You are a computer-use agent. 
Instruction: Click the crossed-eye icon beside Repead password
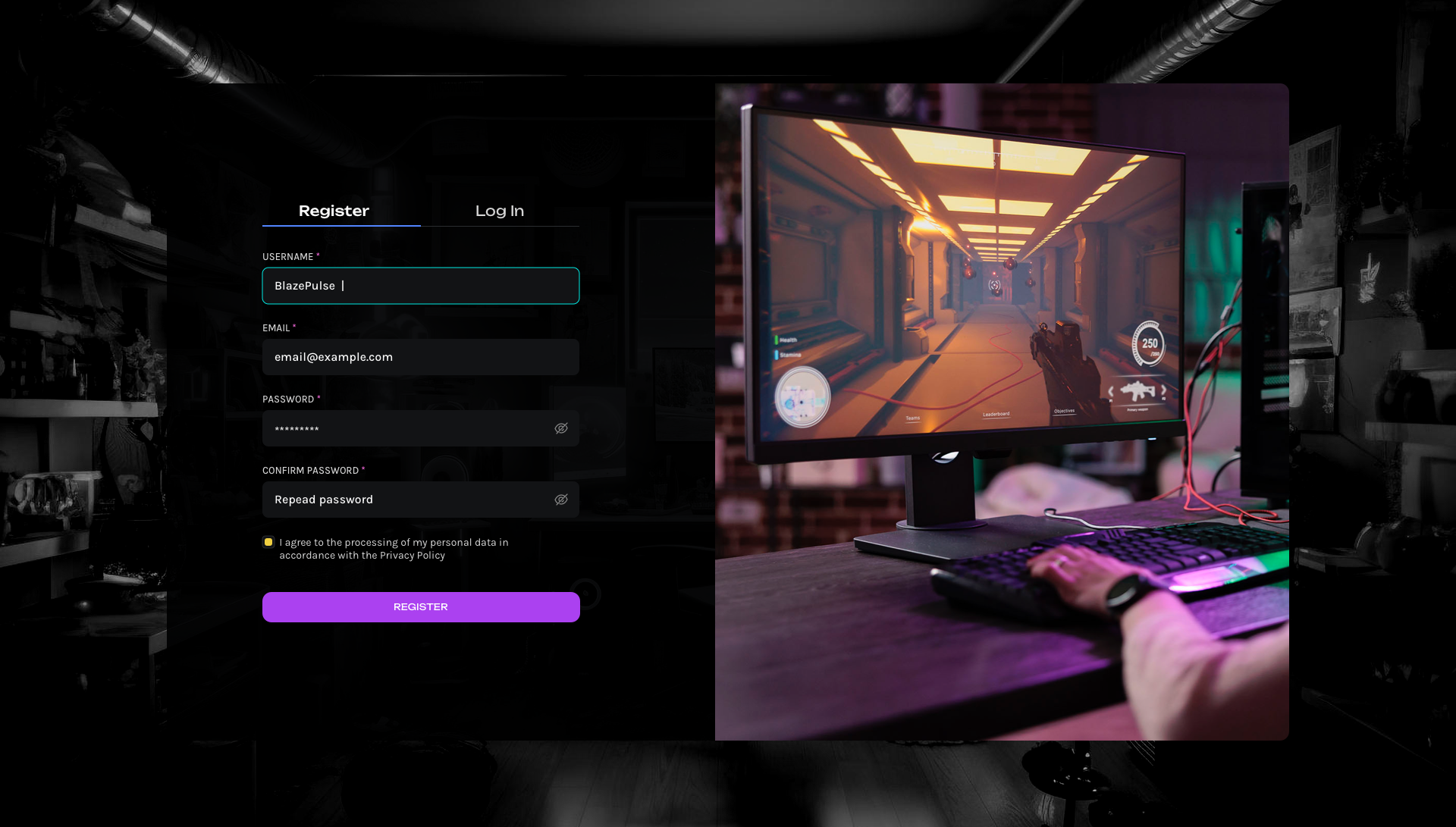561,500
